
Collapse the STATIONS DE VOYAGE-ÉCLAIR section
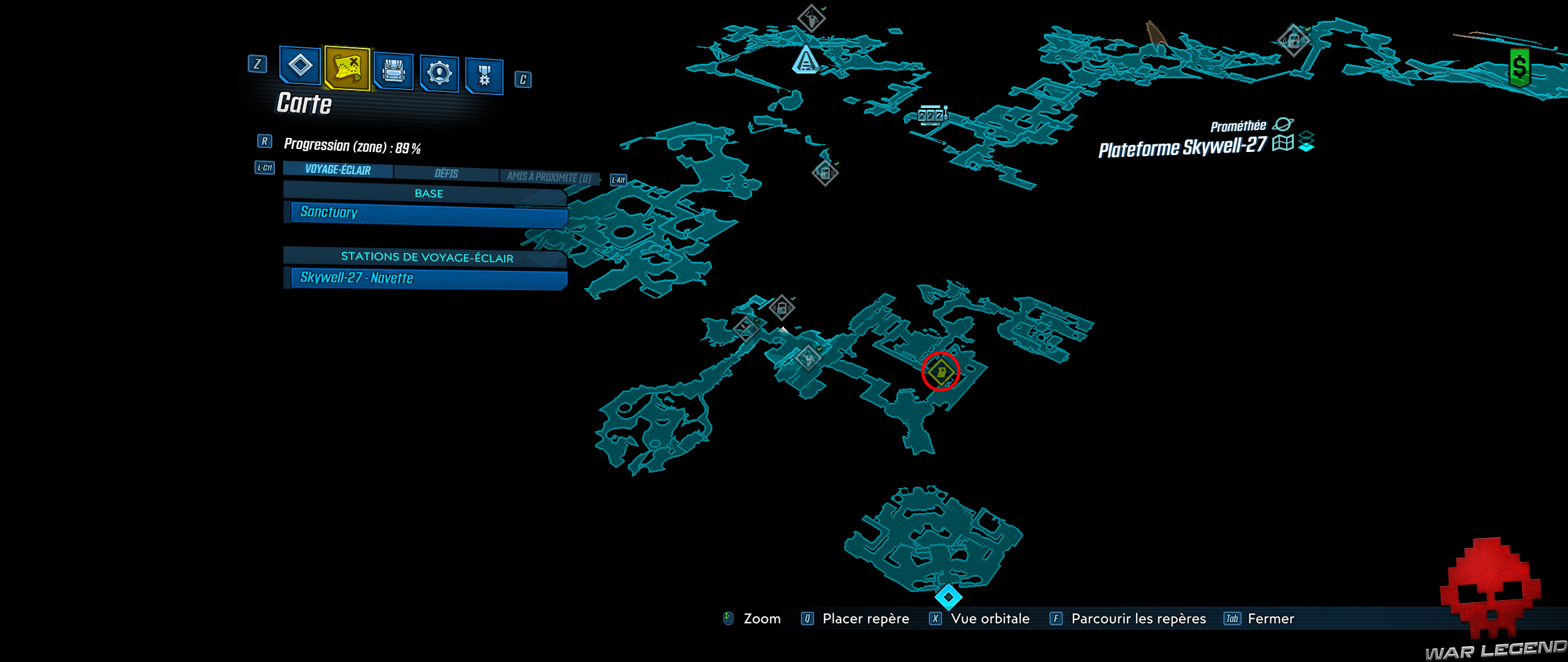coord(428,258)
